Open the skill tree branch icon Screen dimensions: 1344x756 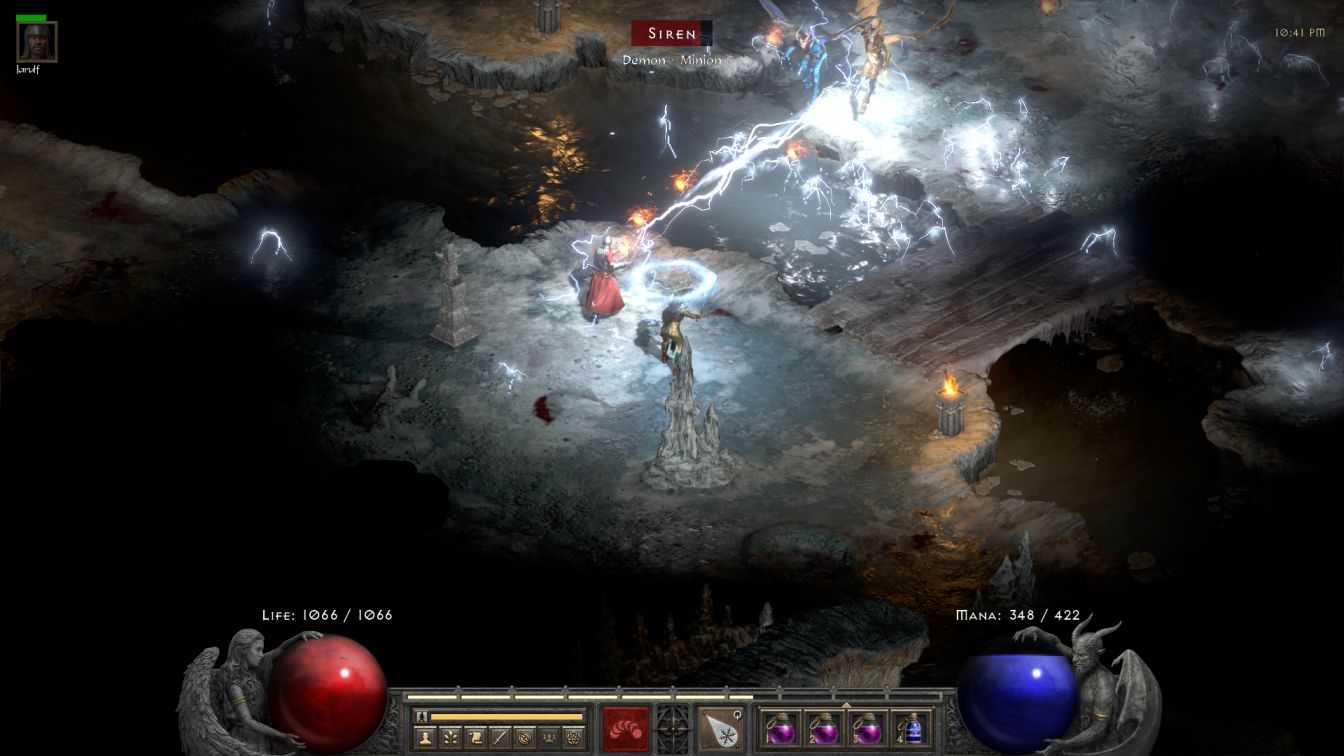[451, 738]
